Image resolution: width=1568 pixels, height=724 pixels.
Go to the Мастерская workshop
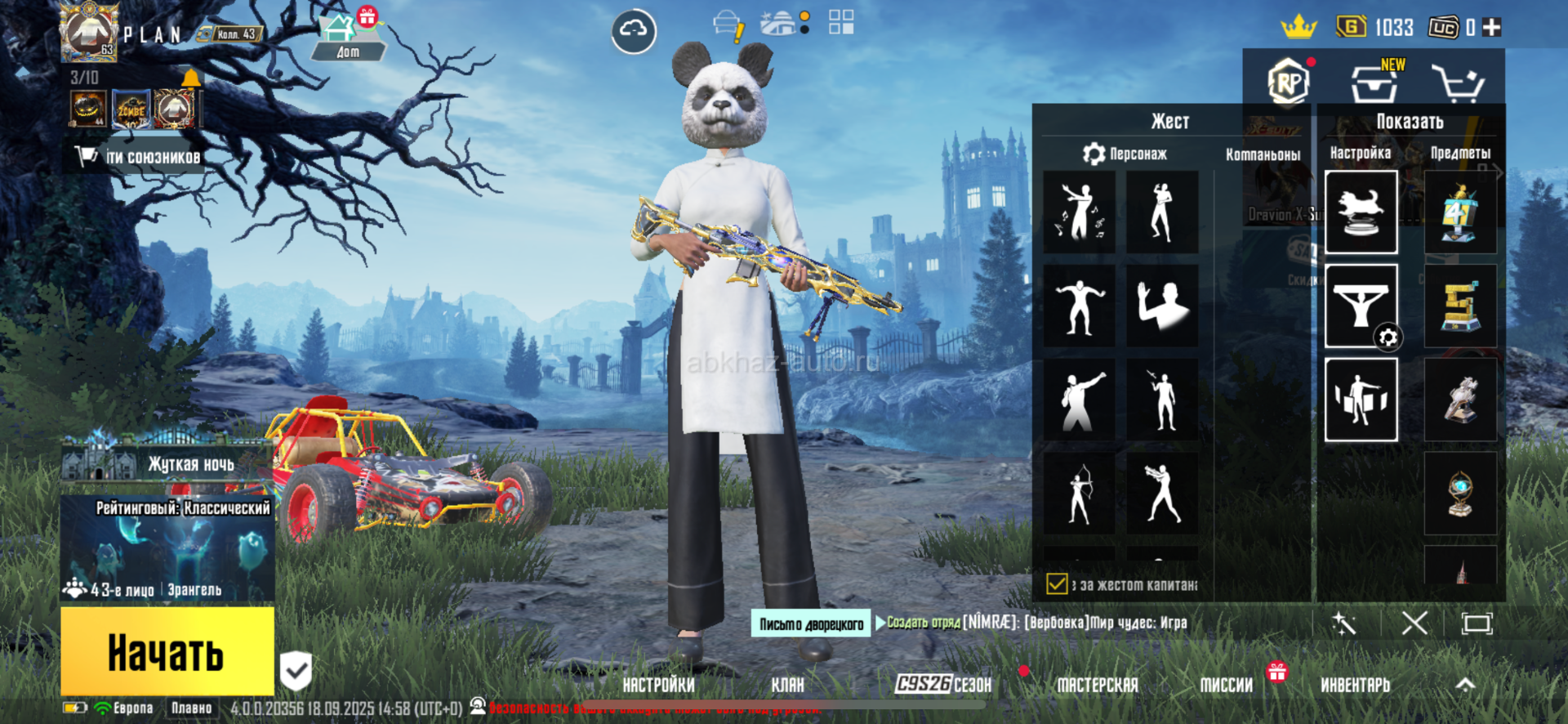(1097, 685)
